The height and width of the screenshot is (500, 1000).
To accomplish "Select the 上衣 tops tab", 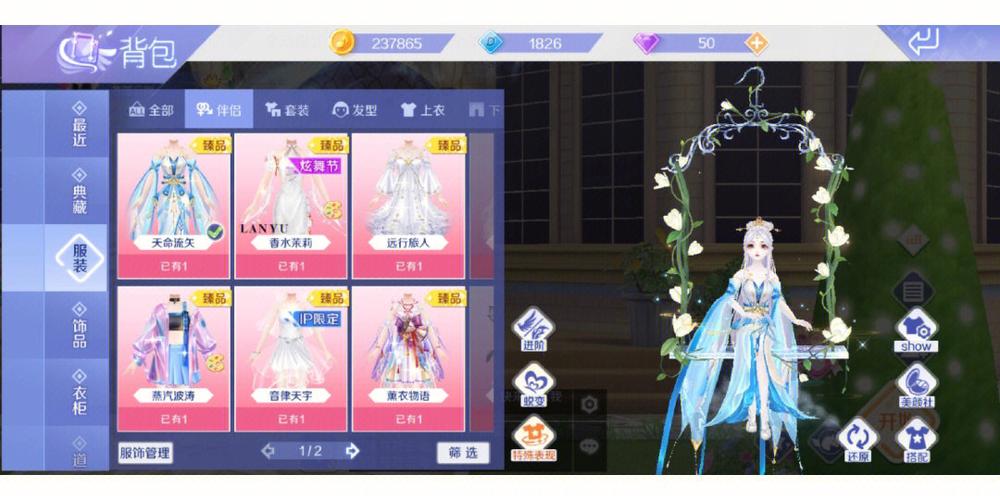I will pyautogui.click(x=422, y=110).
